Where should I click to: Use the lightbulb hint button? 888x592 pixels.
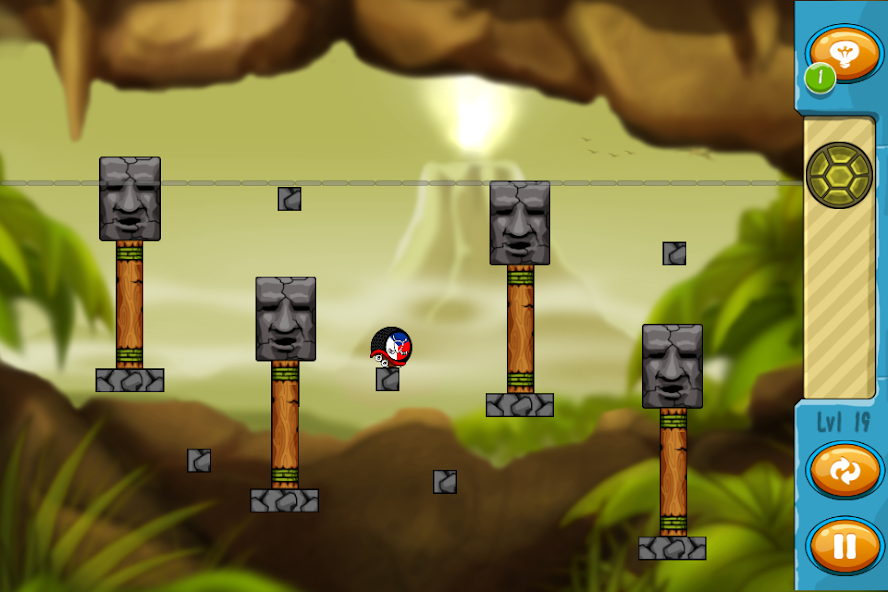(x=844, y=52)
